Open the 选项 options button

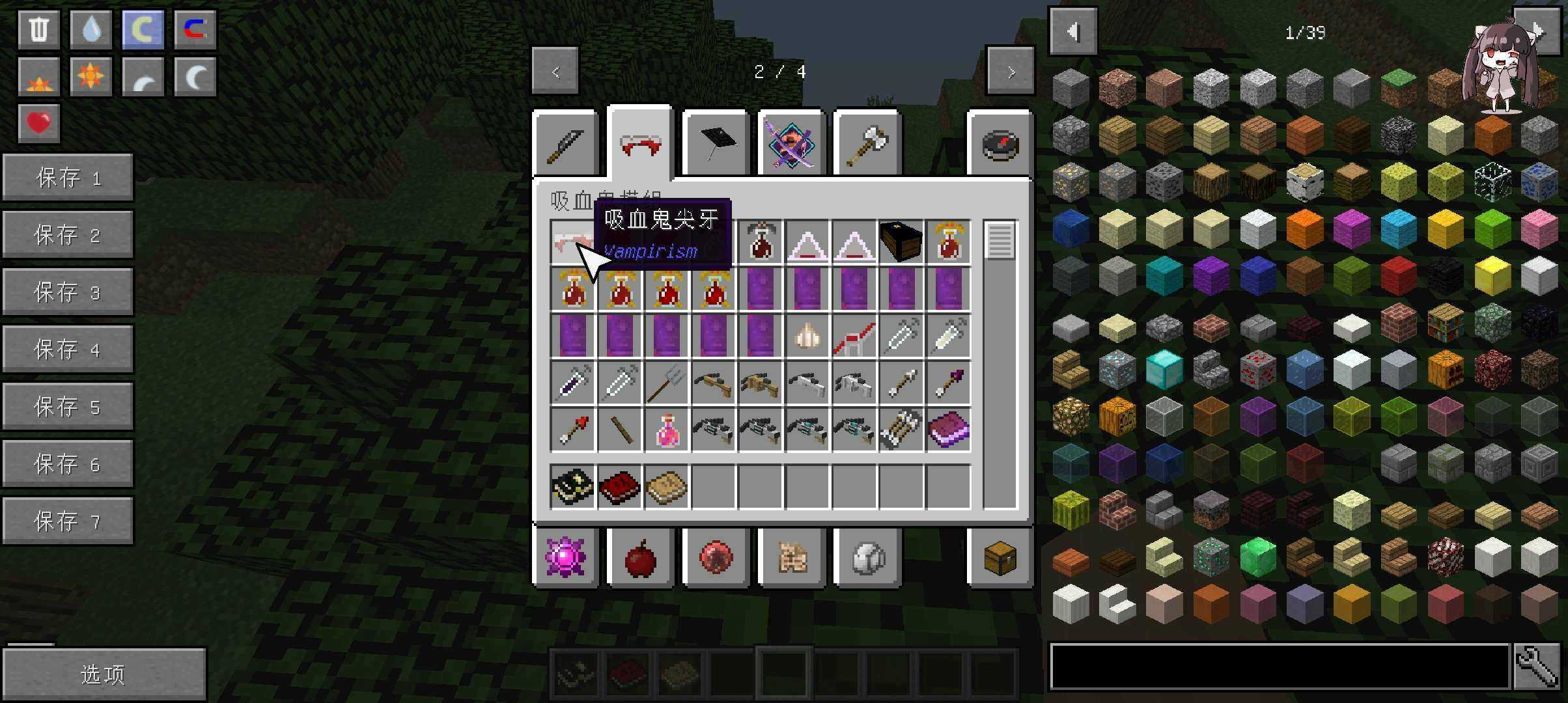pos(104,674)
